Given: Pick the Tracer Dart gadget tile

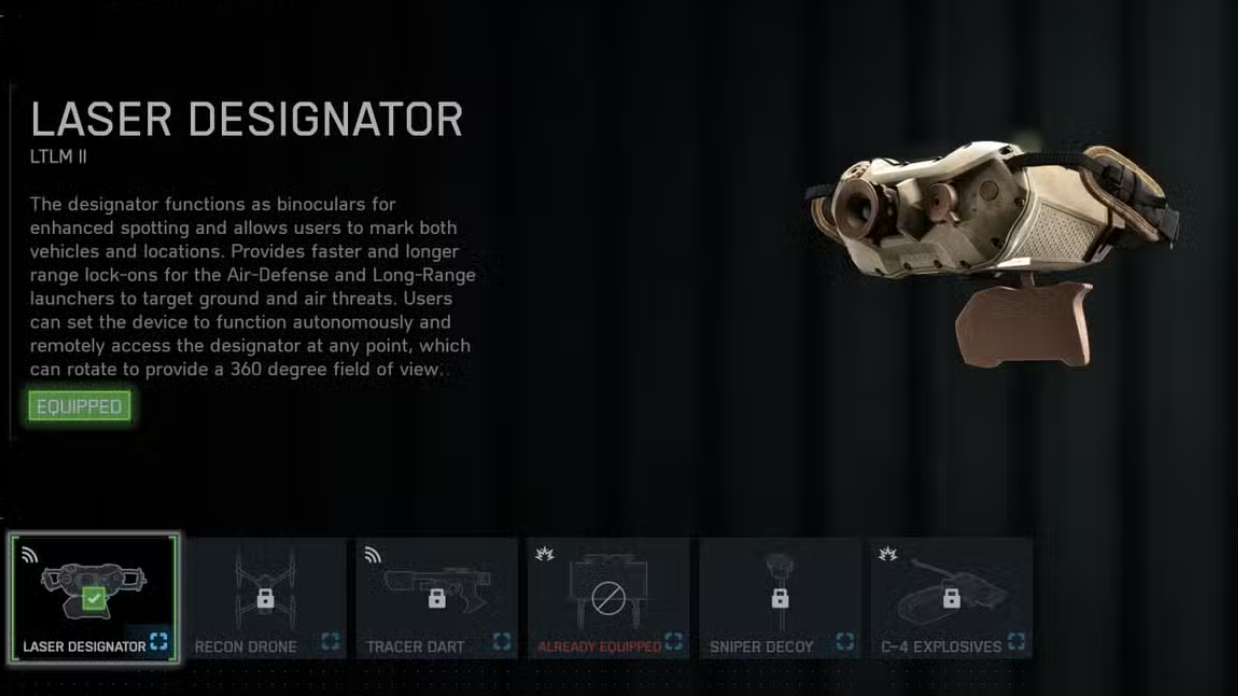Looking at the screenshot, I should (x=437, y=598).
